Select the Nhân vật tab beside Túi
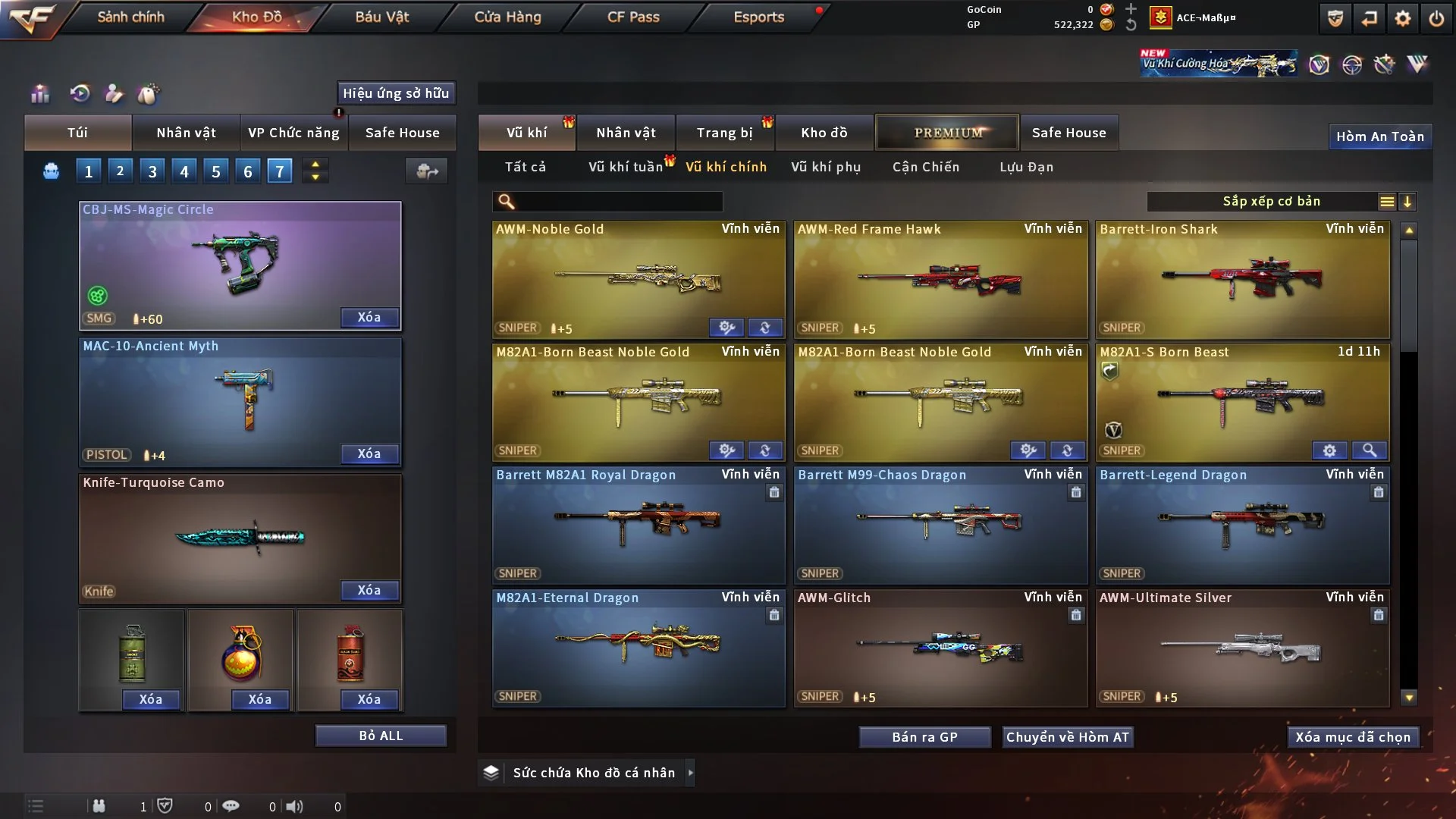The image size is (1456, 819). (186, 133)
